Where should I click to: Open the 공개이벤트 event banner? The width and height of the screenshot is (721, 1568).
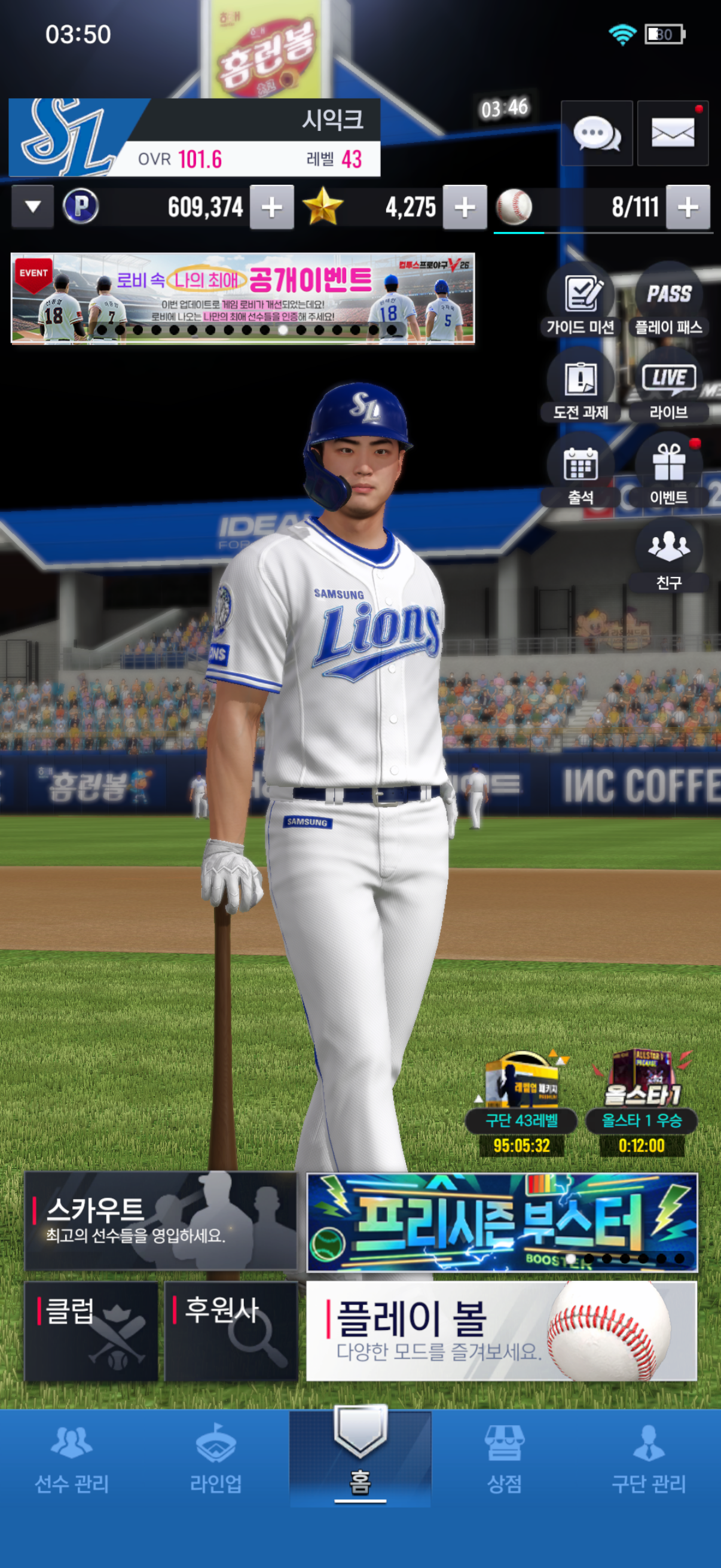click(242, 298)
